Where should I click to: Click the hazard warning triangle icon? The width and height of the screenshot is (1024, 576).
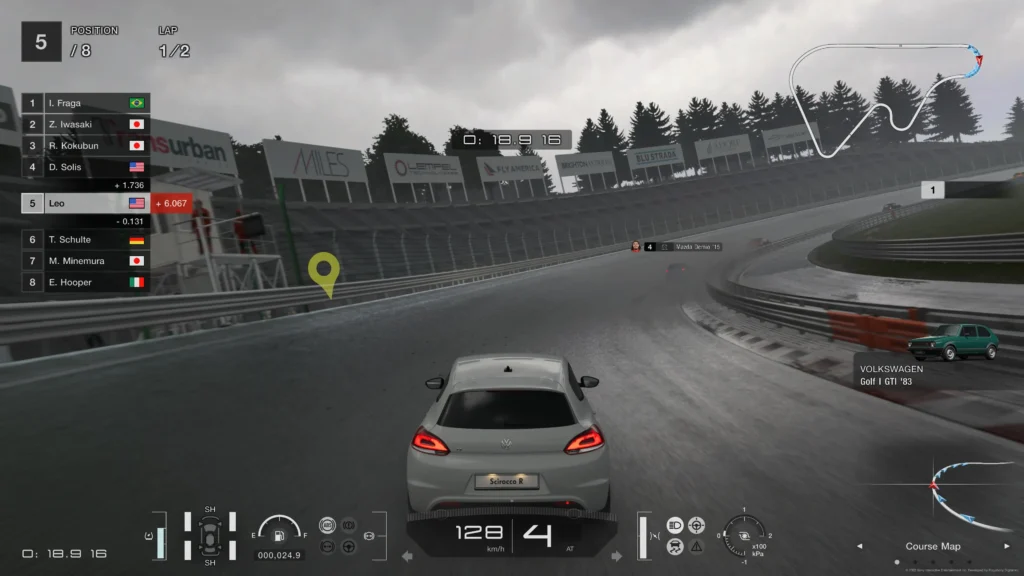point(697,546)
